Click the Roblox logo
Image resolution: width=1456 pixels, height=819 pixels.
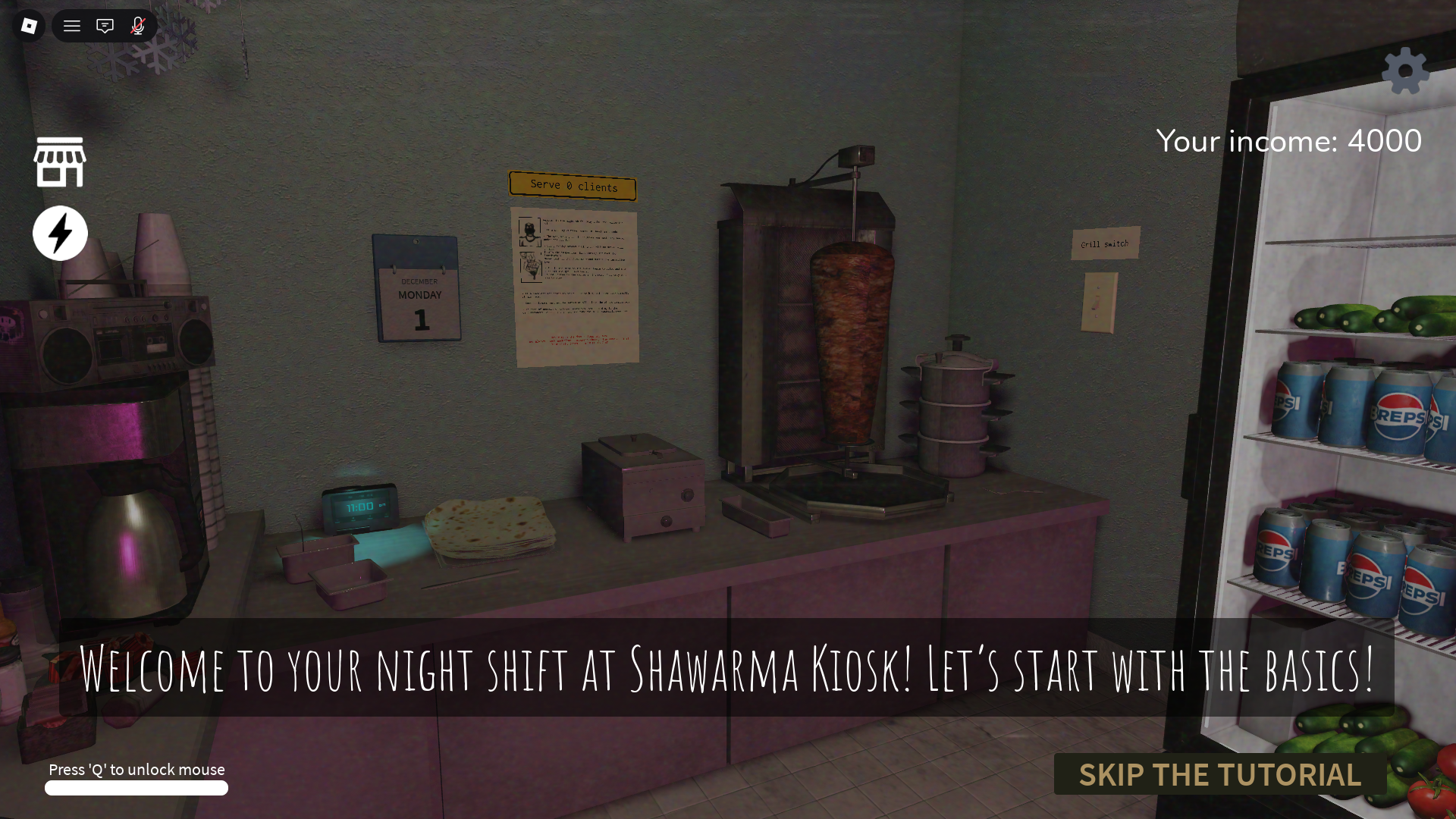[27, 26]
